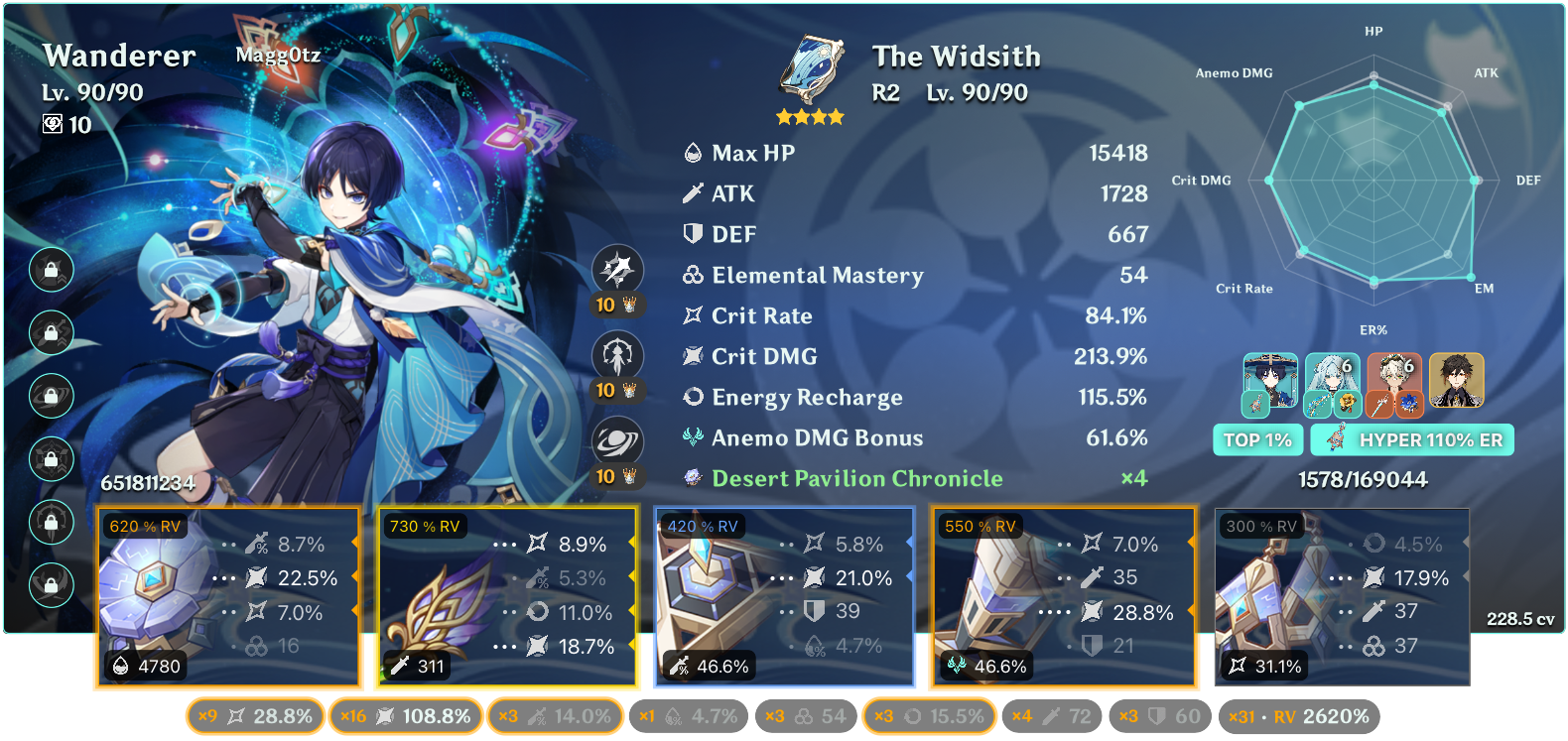This screenshot has width=1568, height=741.
Task: Click the Energy Recharge ring icon
Action: 692,397
